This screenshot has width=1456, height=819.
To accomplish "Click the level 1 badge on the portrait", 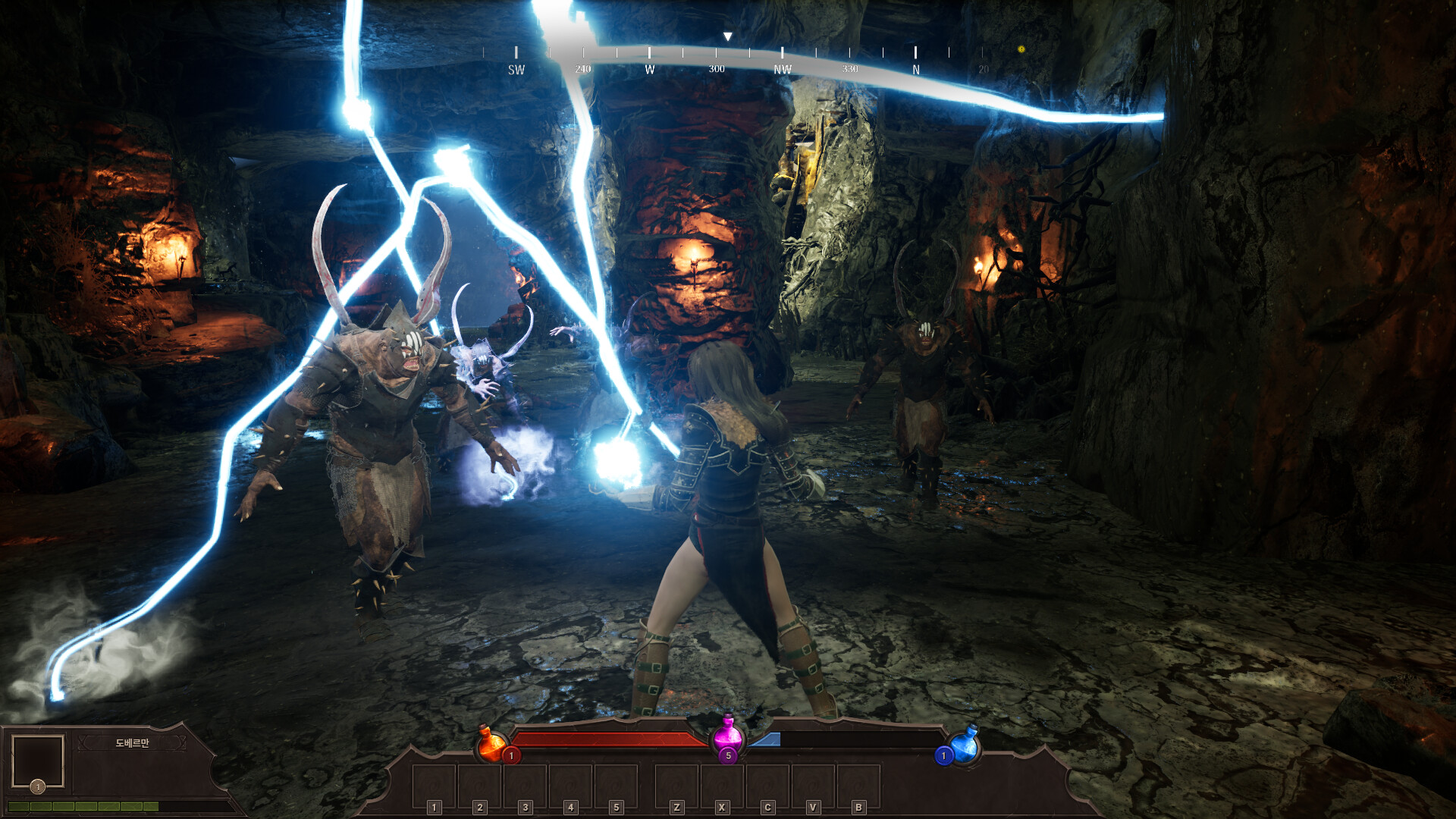I will [37, 787].
